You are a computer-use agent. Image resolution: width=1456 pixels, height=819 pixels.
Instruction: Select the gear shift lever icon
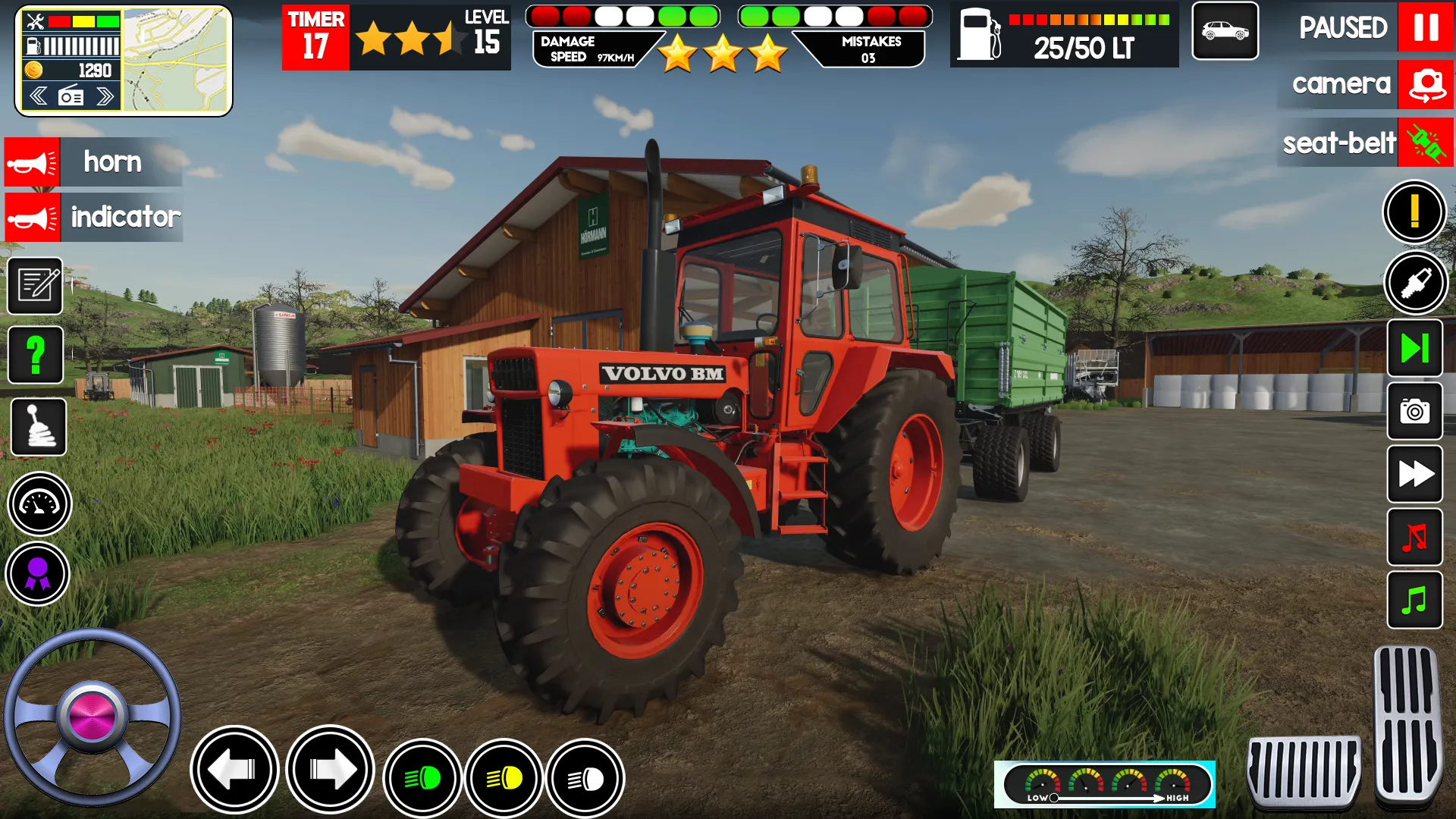tap(39, 427)
